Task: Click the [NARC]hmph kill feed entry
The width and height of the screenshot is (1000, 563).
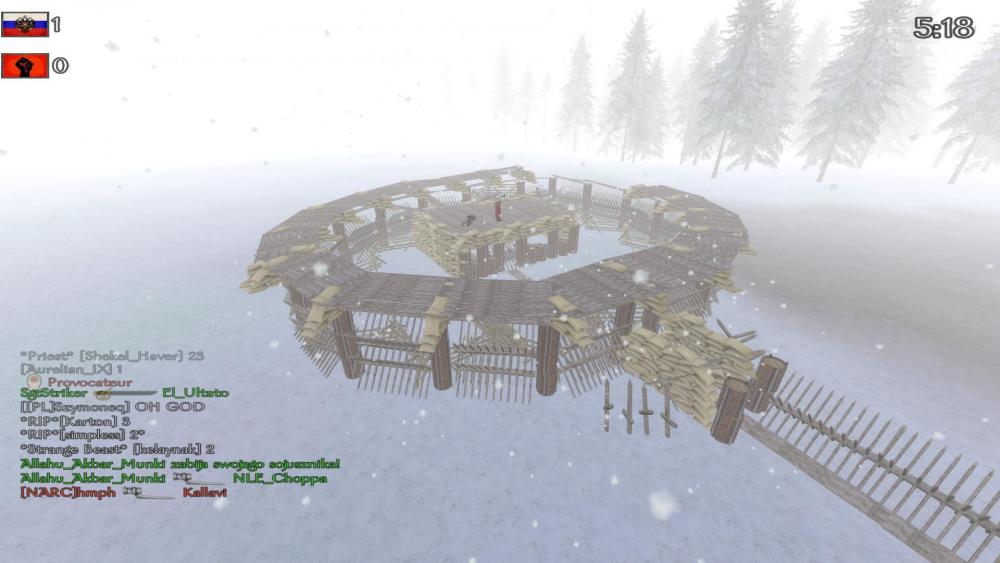Action: pos(123,493)
